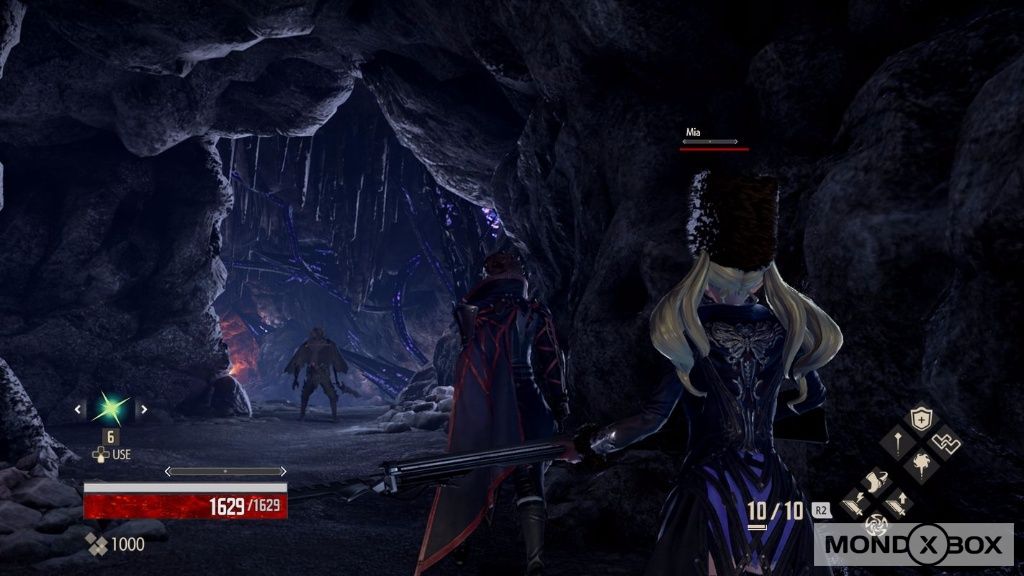Select the green starburst quick-use item
Screen dimensions: 1024x576
click(111, 408)
